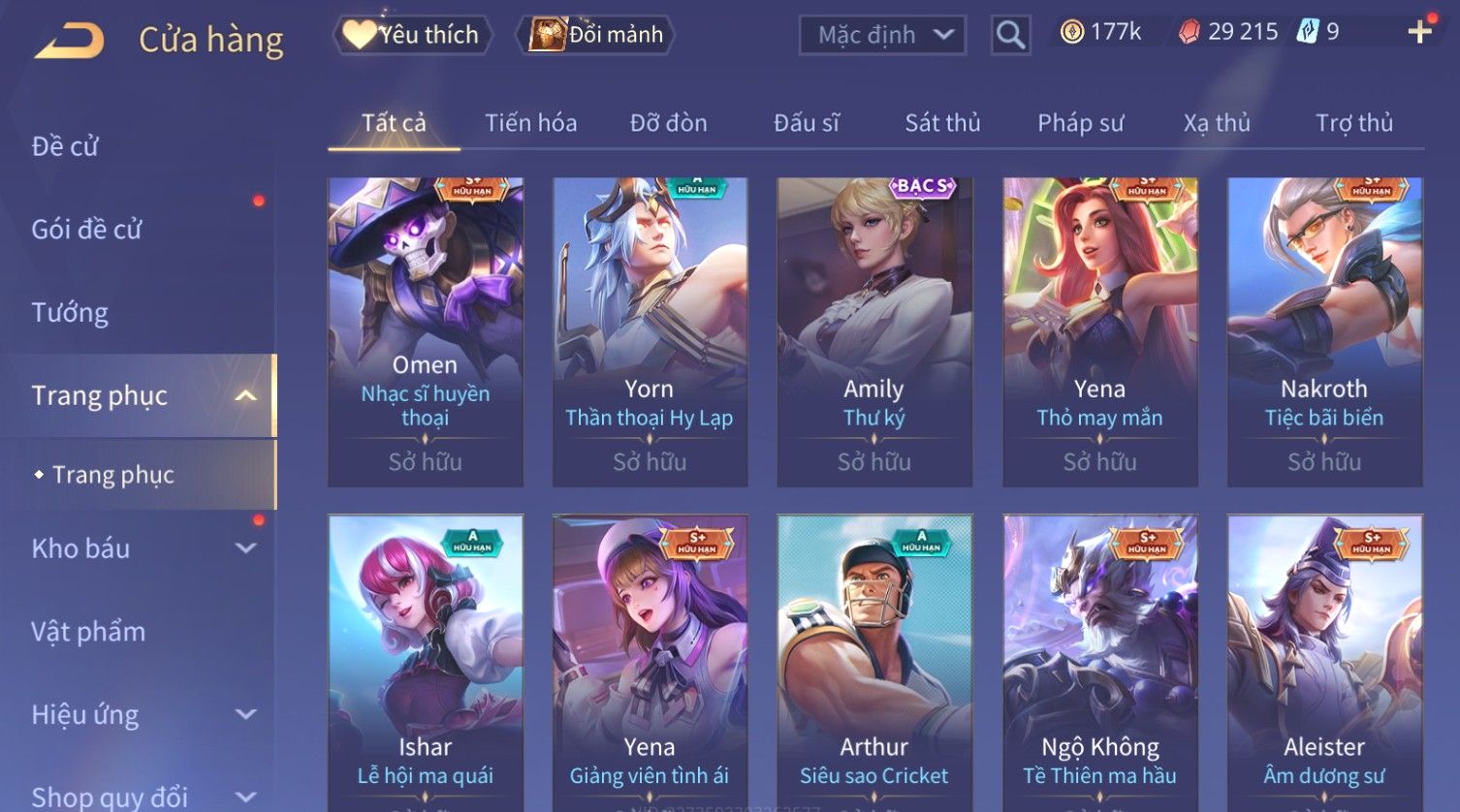1460x812 pixels.
Task: Open the Đổi mảnh exchange
Action: pyautogui.click(x=597, y=35)
